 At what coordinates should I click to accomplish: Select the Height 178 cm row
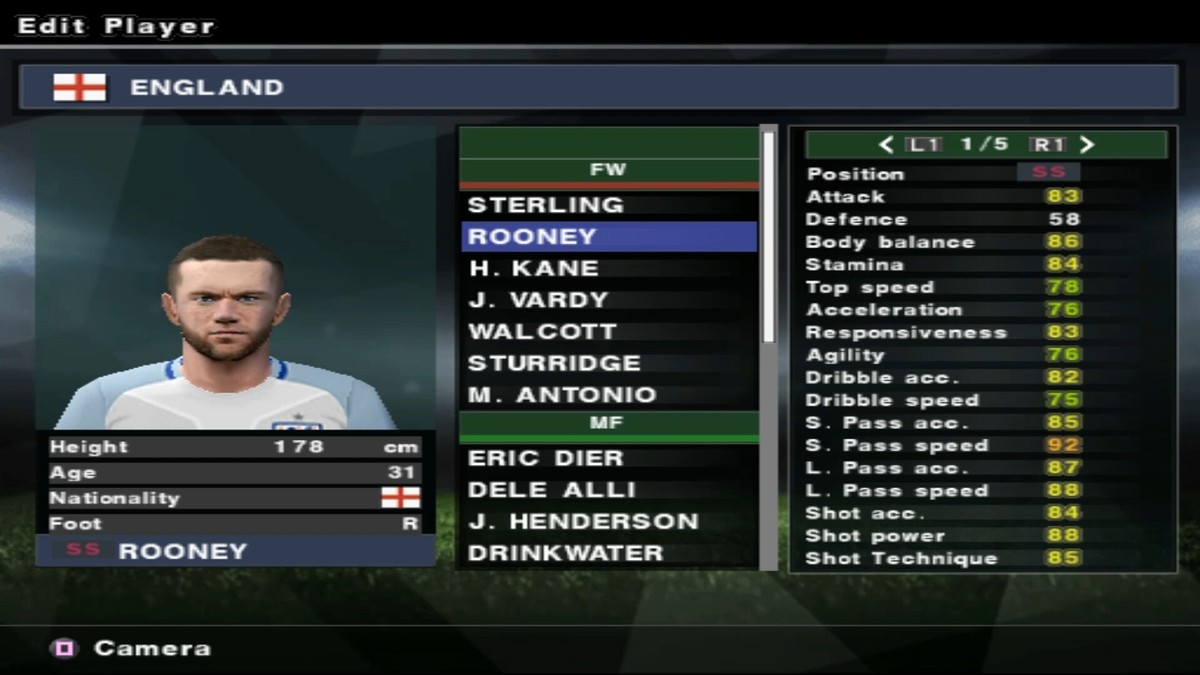point(235,447)
